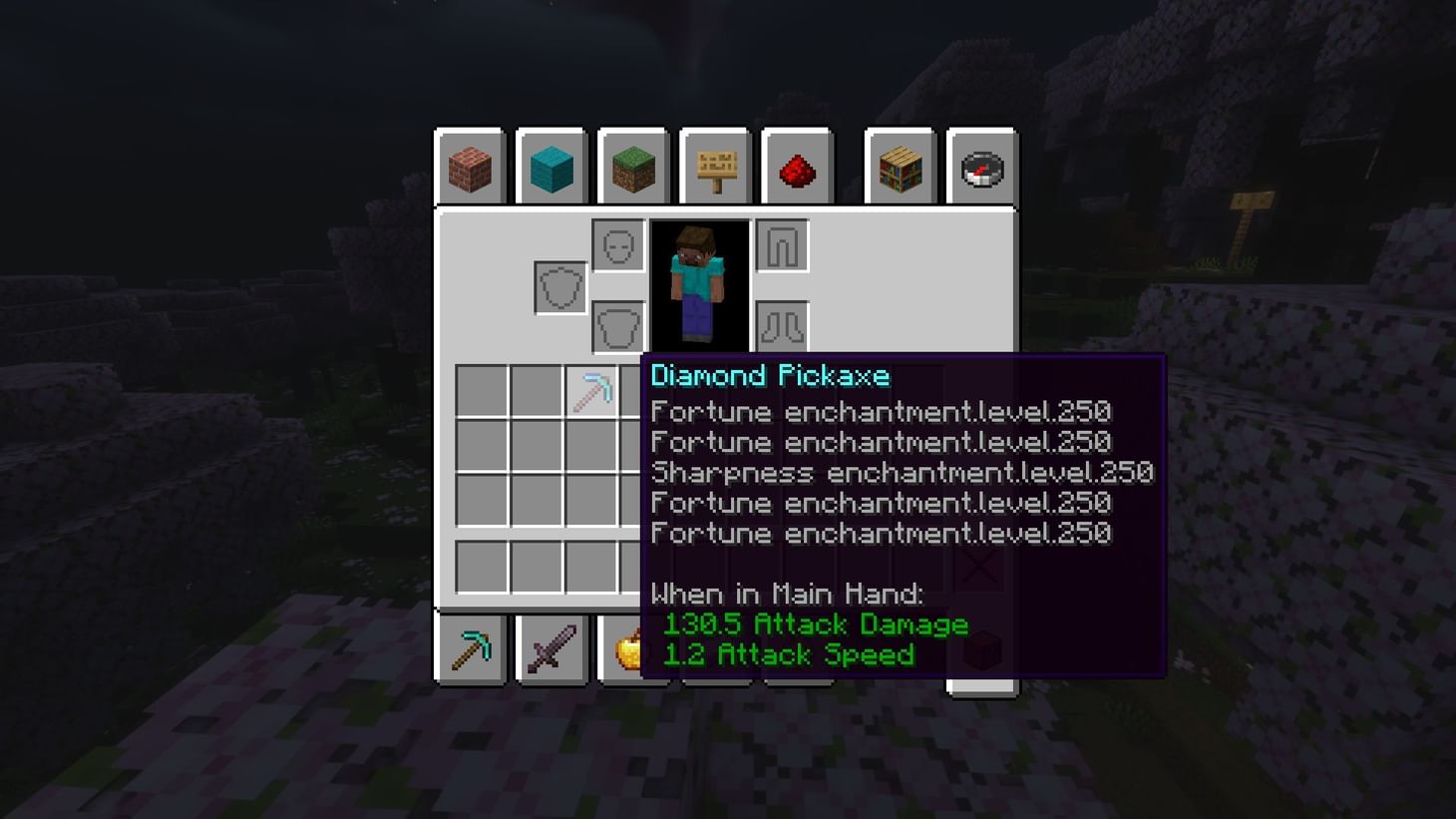Select the black block near the bottom right

point(982,648)
